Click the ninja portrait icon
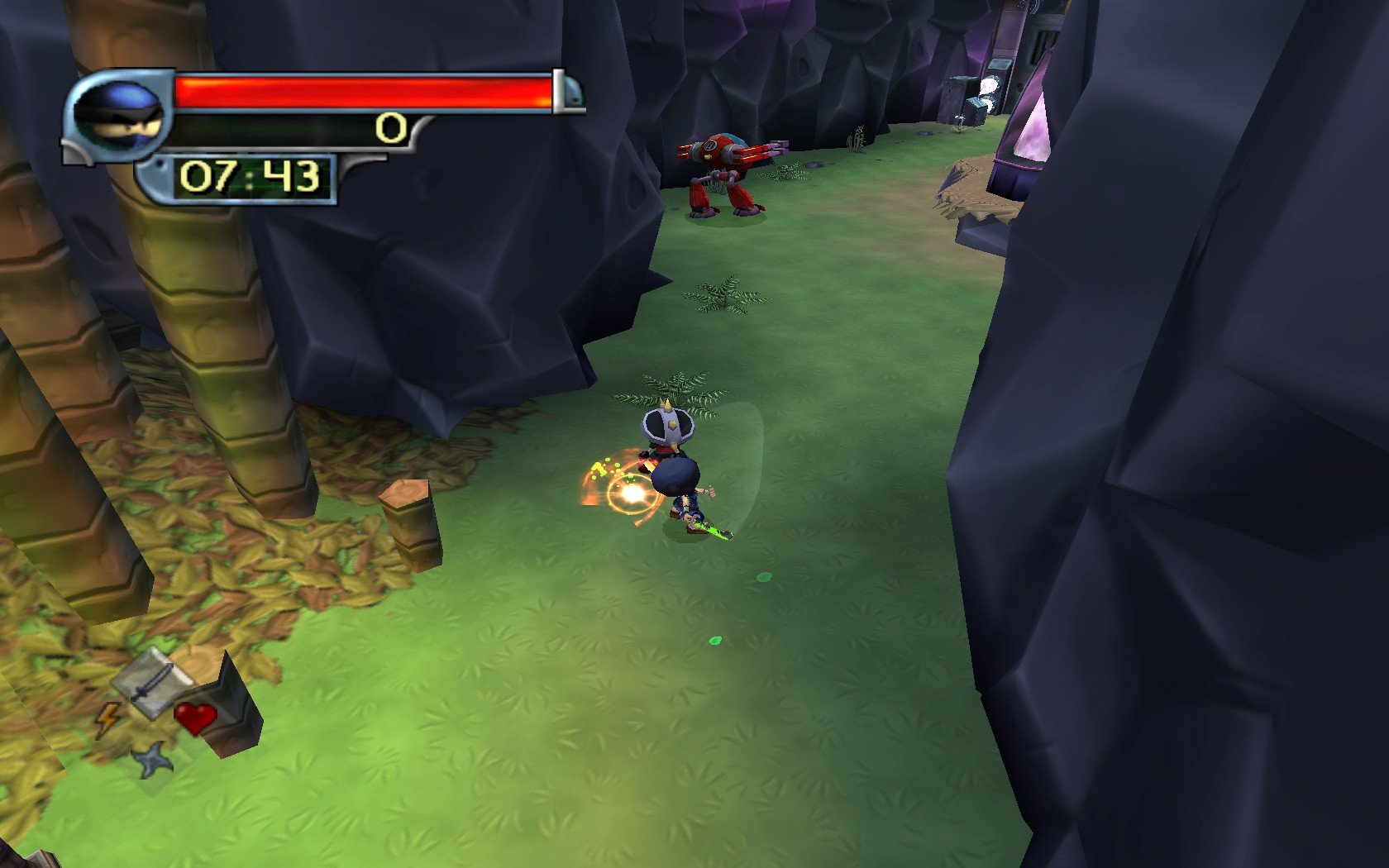Screen dimensions: 1389x868 [x=118, y=113]
